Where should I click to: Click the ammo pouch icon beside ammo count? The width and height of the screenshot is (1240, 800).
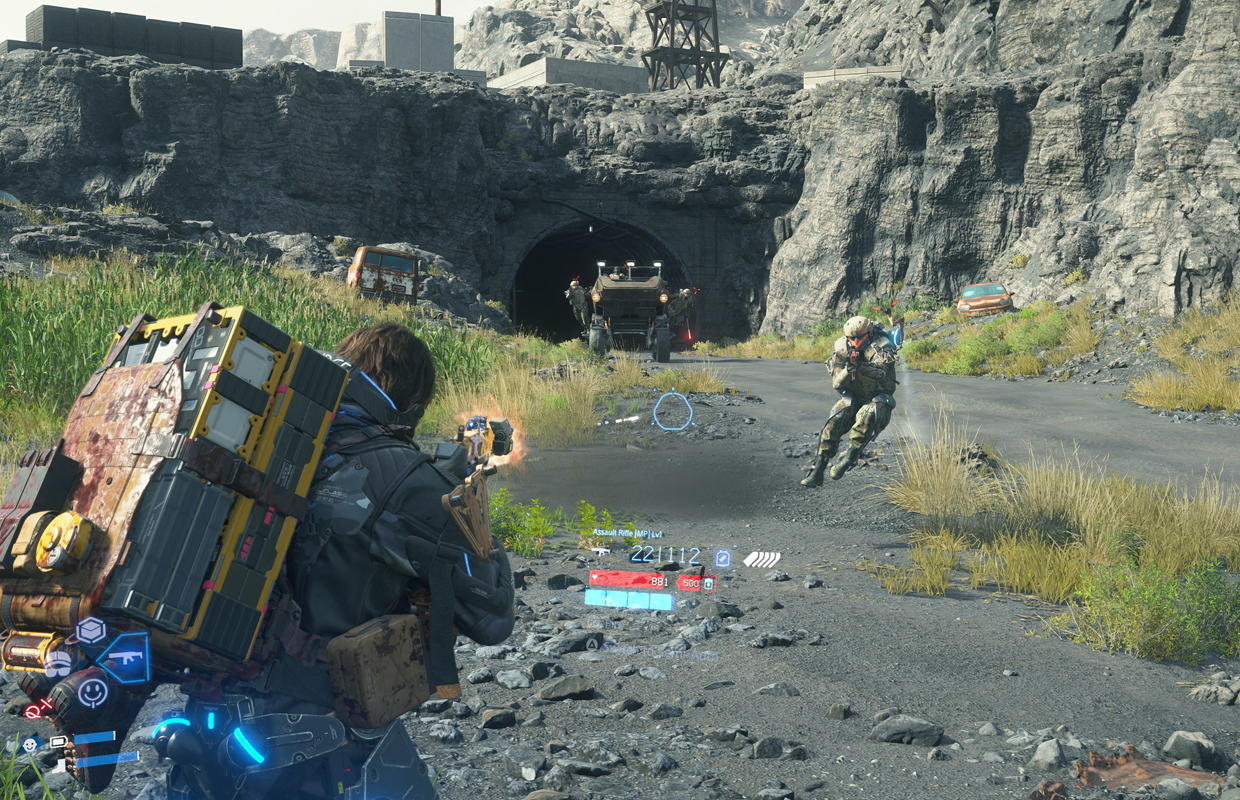click(722, 558)
